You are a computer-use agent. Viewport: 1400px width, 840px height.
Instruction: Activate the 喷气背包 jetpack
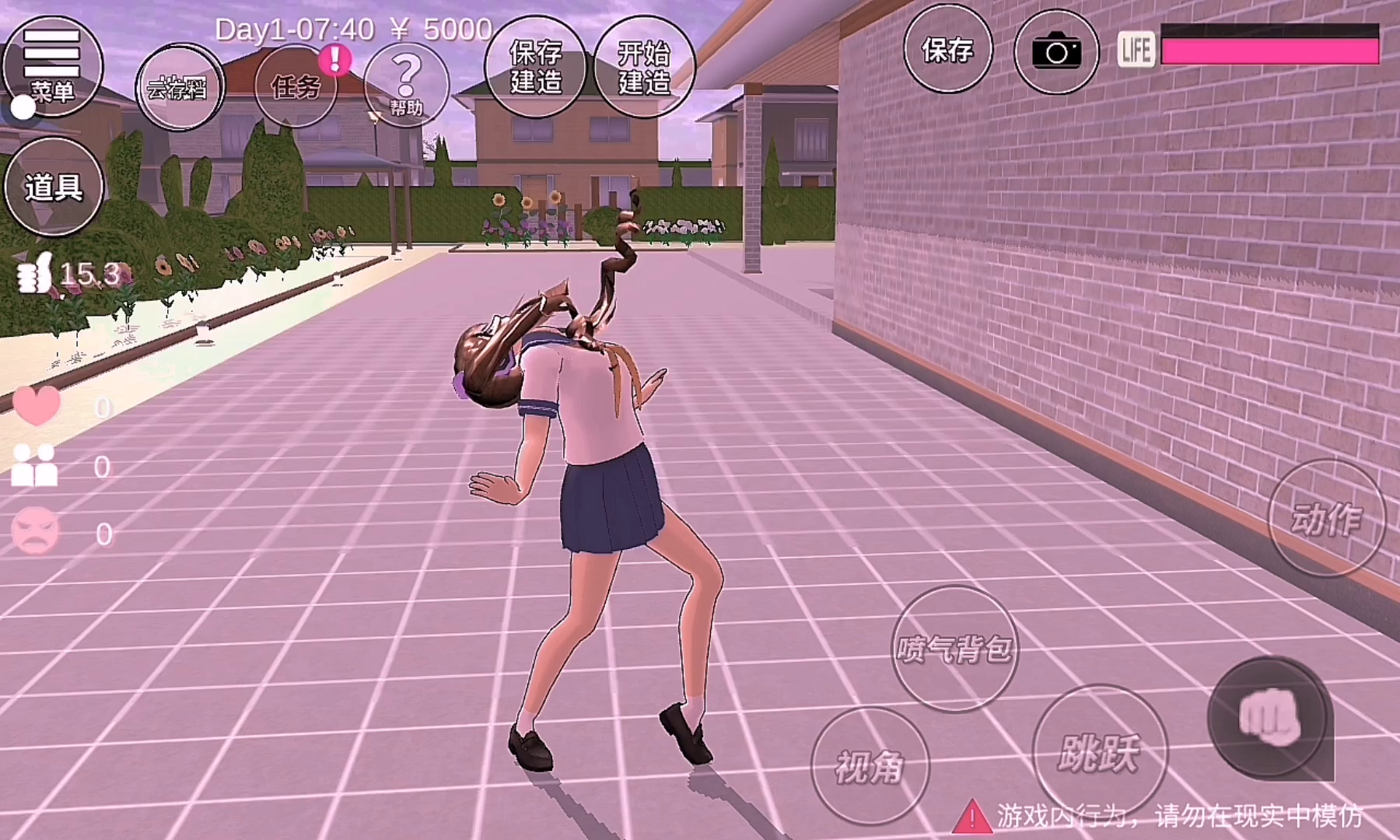click(954, 648)
